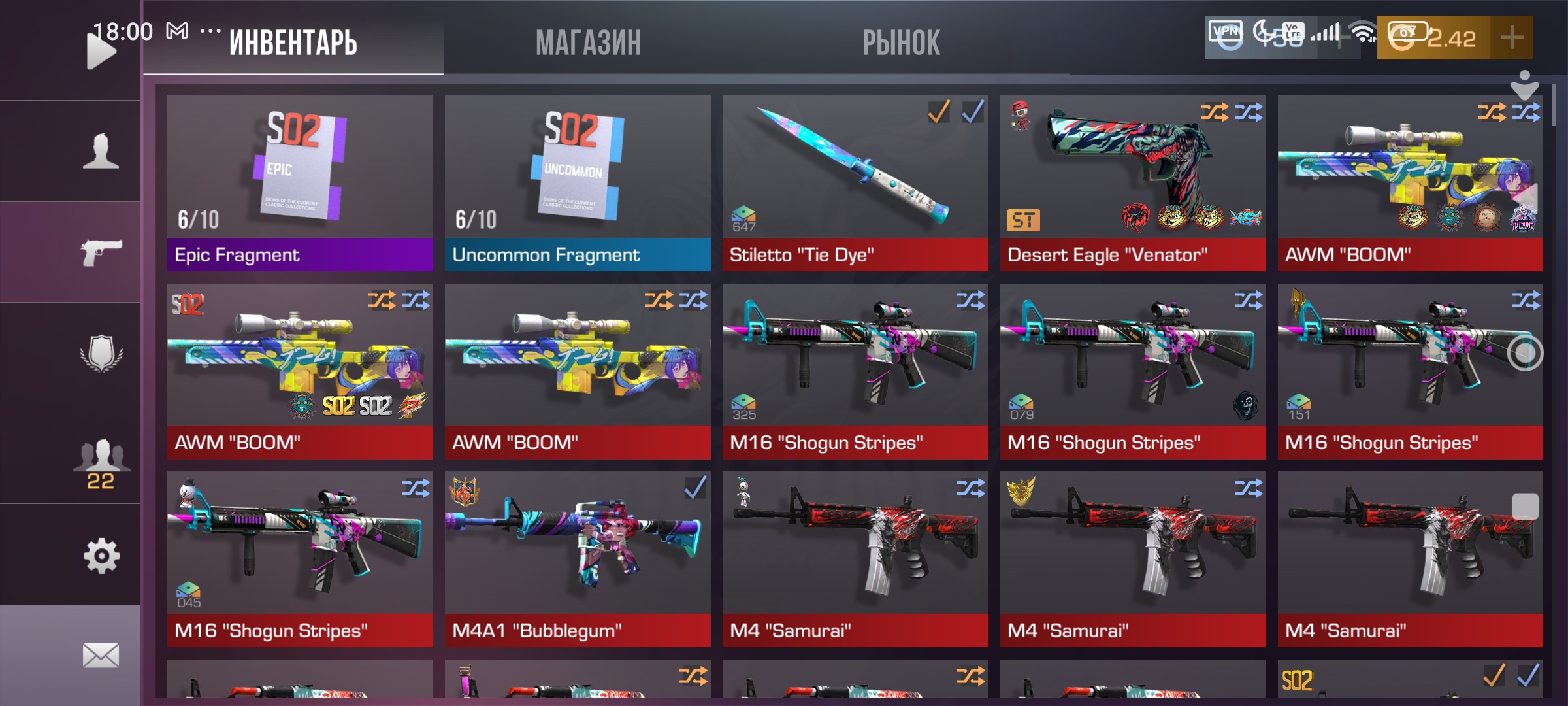Tap the play arrow in the sidebar
Screen dimensions: 1568x706
coord(100,51)
